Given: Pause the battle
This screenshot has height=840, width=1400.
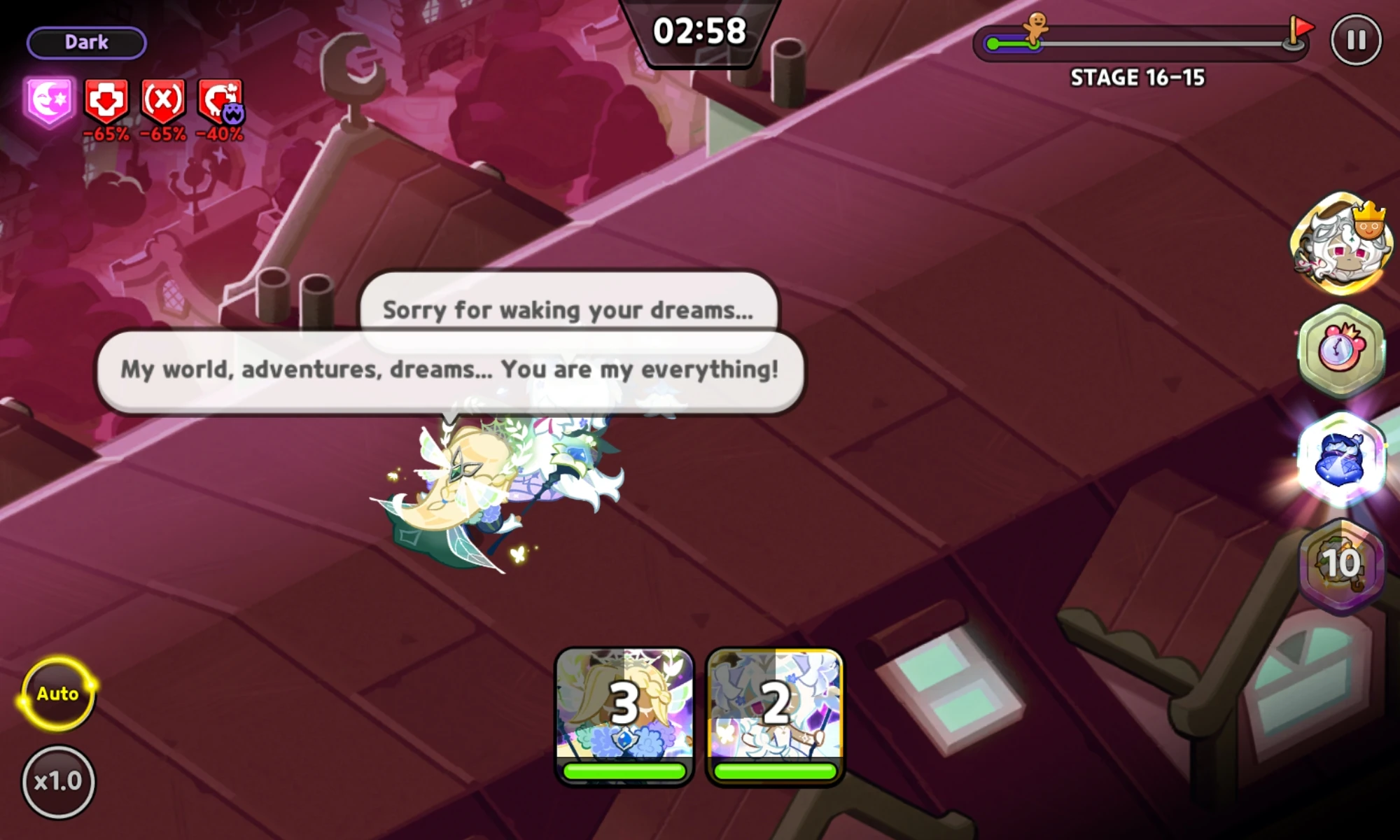Looking at the screenshot, I should click(x=1357, y=41).
